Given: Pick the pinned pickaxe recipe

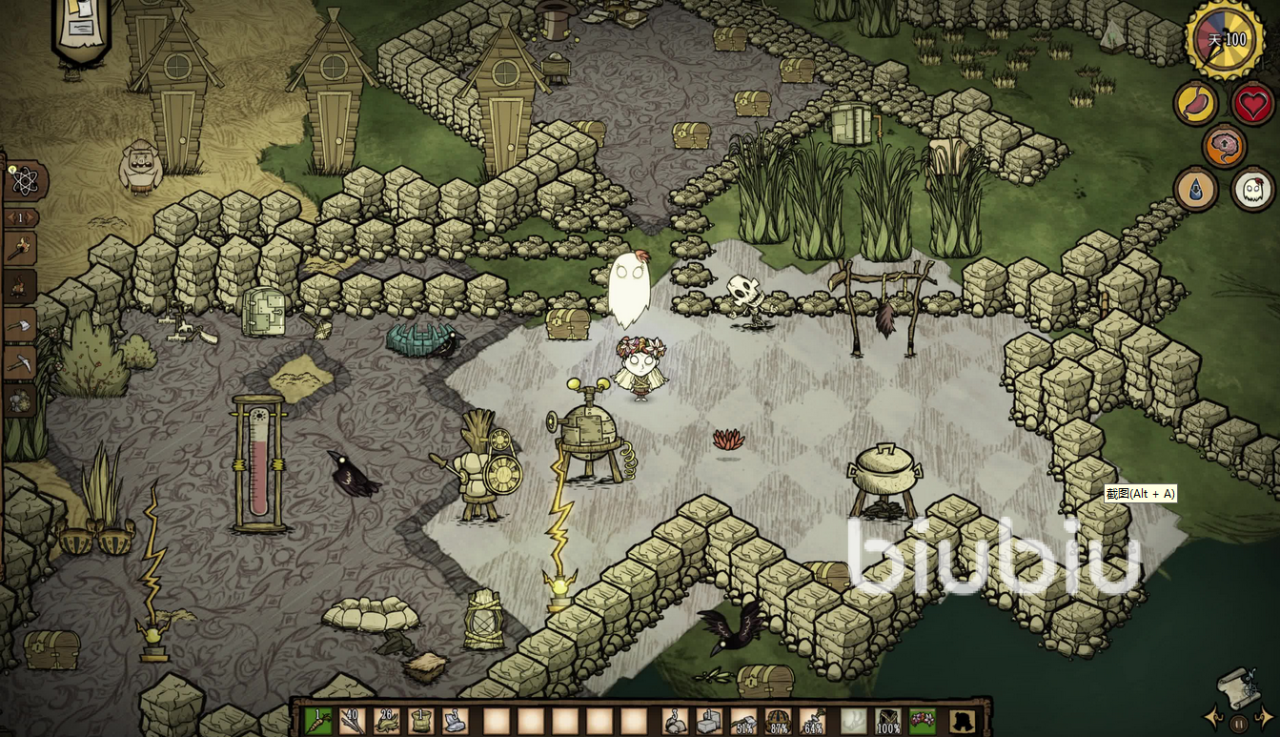Looking at the screenshot, I should [21, 362].
